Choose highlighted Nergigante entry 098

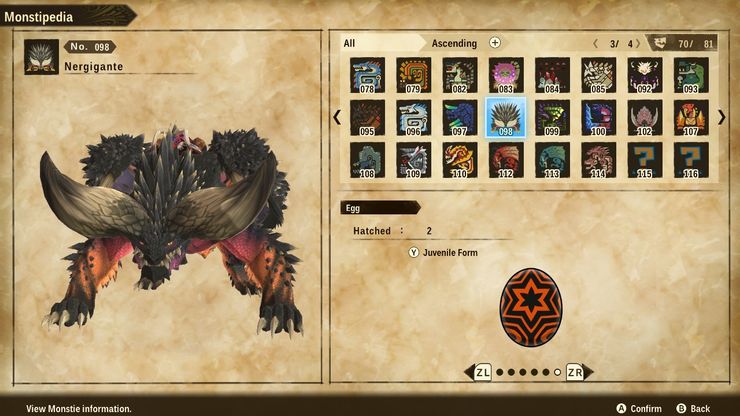[x=506, y=117]
